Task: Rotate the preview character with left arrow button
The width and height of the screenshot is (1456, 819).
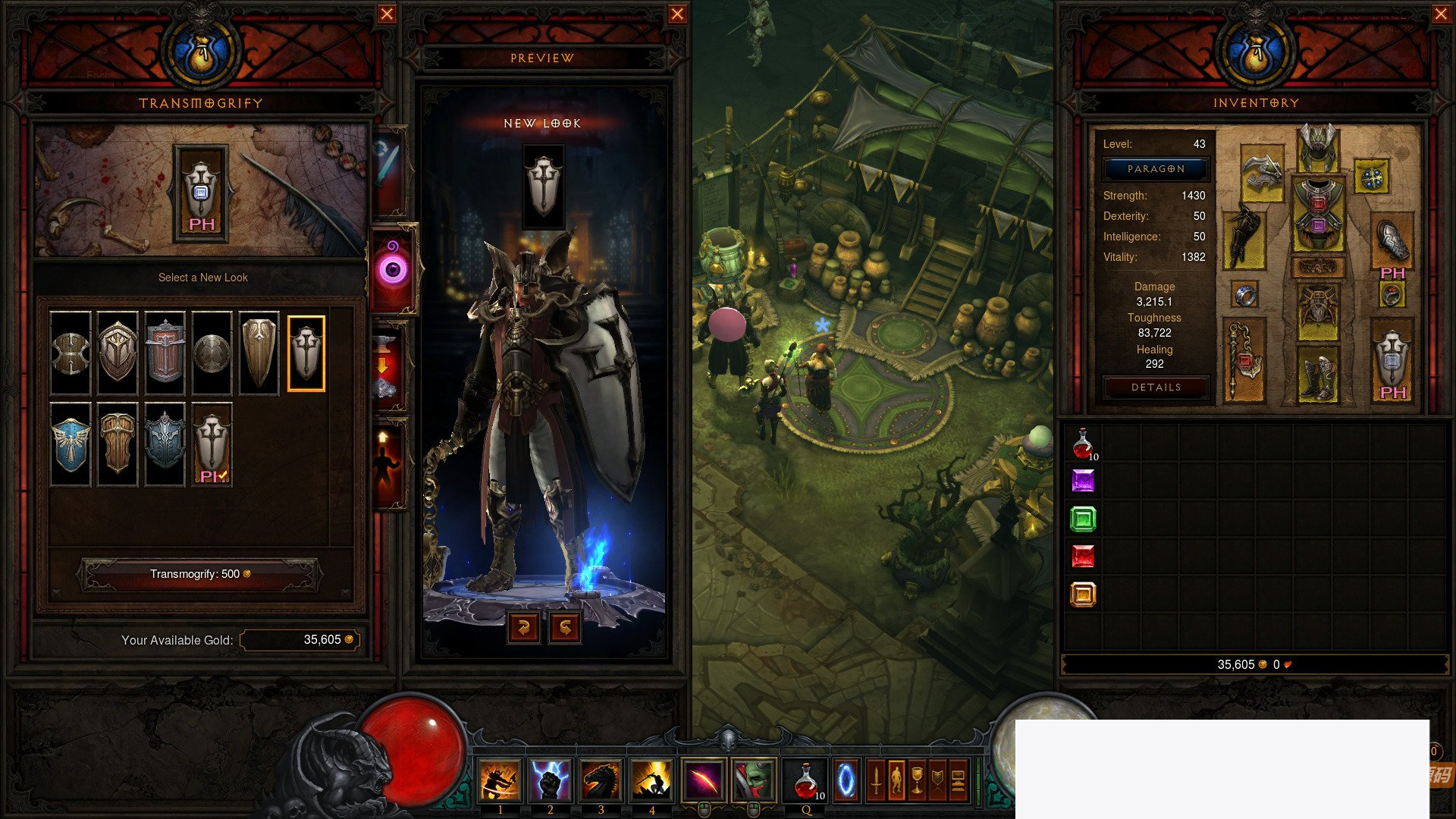Action: point(523,627)
